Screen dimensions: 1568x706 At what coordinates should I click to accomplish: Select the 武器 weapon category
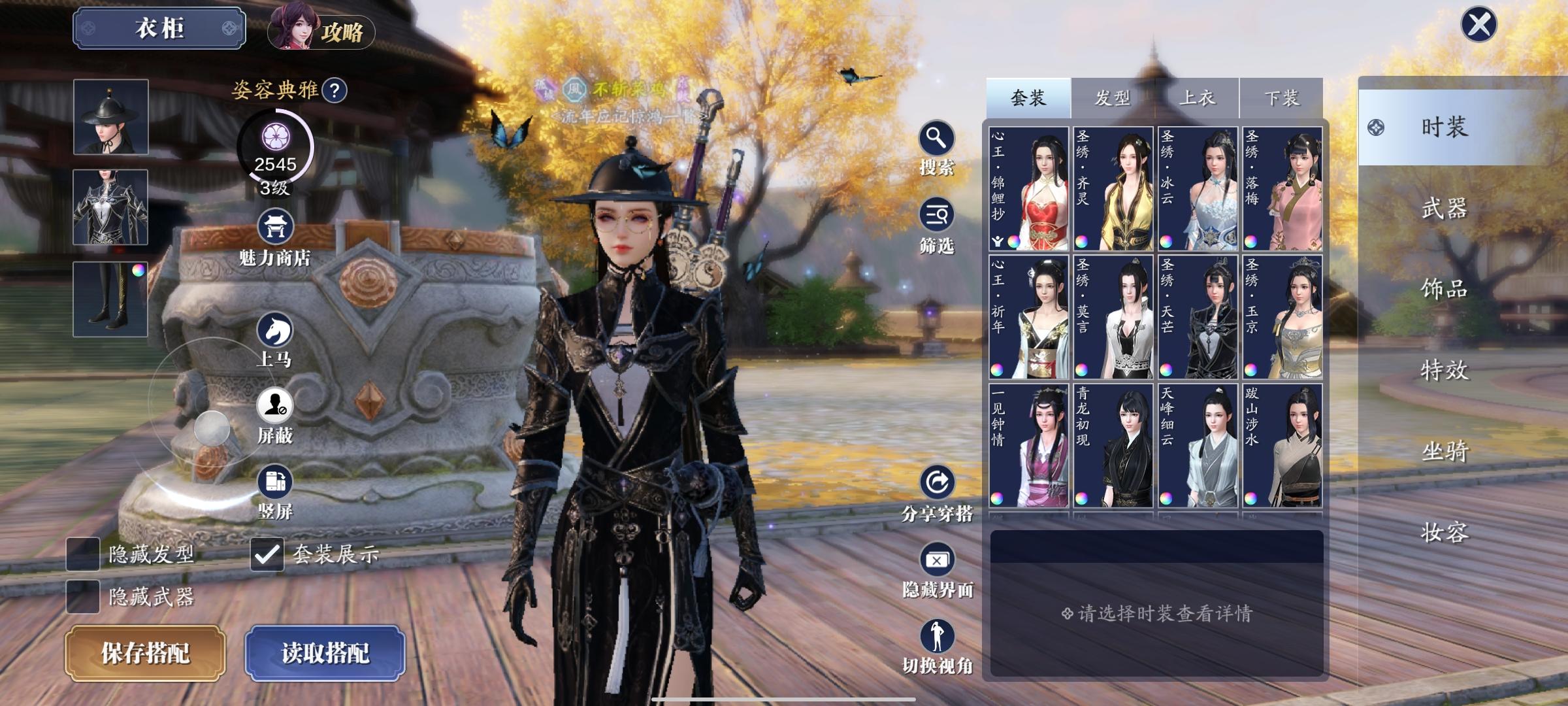pyautogui.click(x=1444, y=209)
